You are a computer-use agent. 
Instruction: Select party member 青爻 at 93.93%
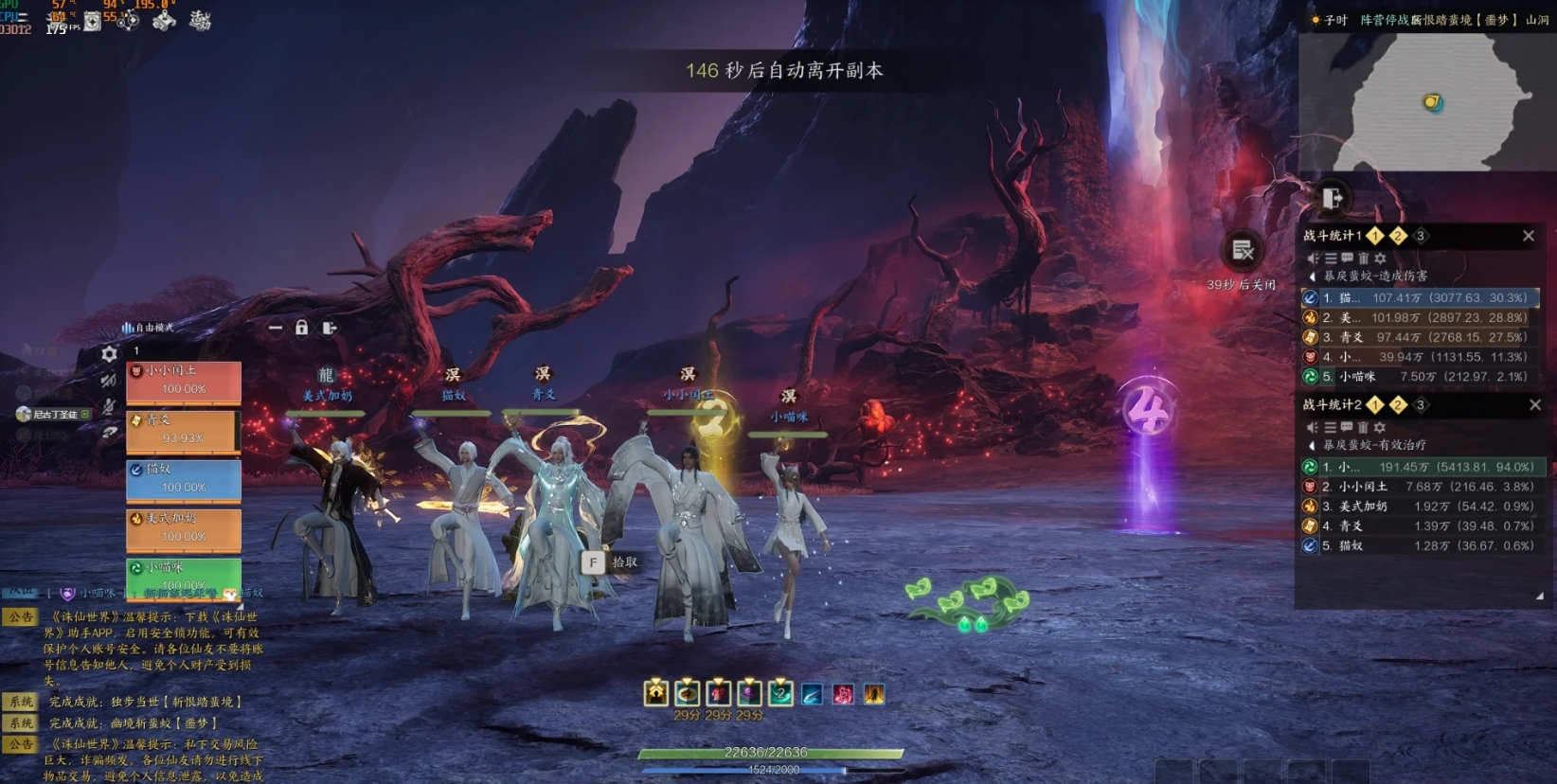(x=183, y=430)
